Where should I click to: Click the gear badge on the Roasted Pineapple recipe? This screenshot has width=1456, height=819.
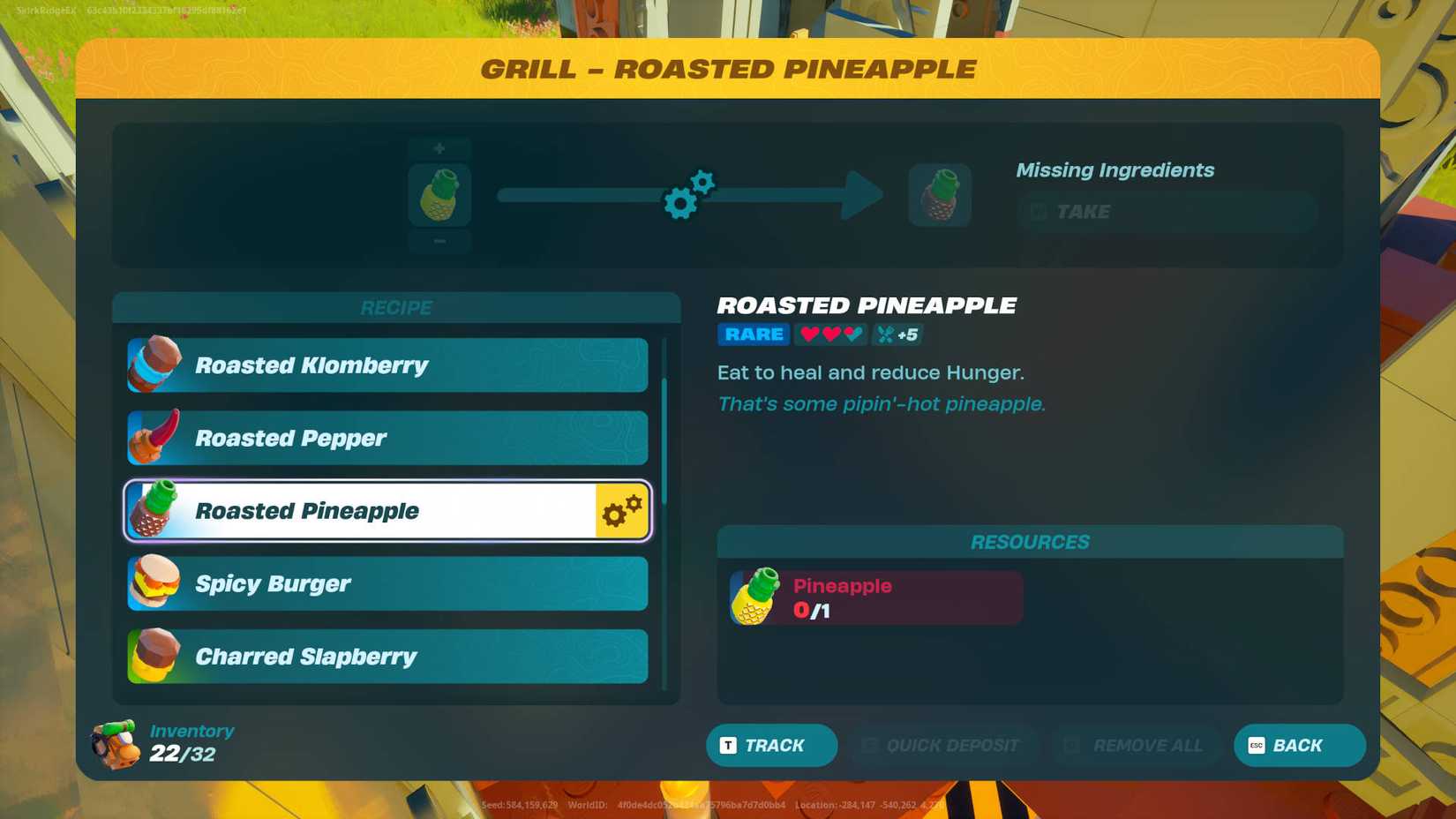click(x=623, y=509)
